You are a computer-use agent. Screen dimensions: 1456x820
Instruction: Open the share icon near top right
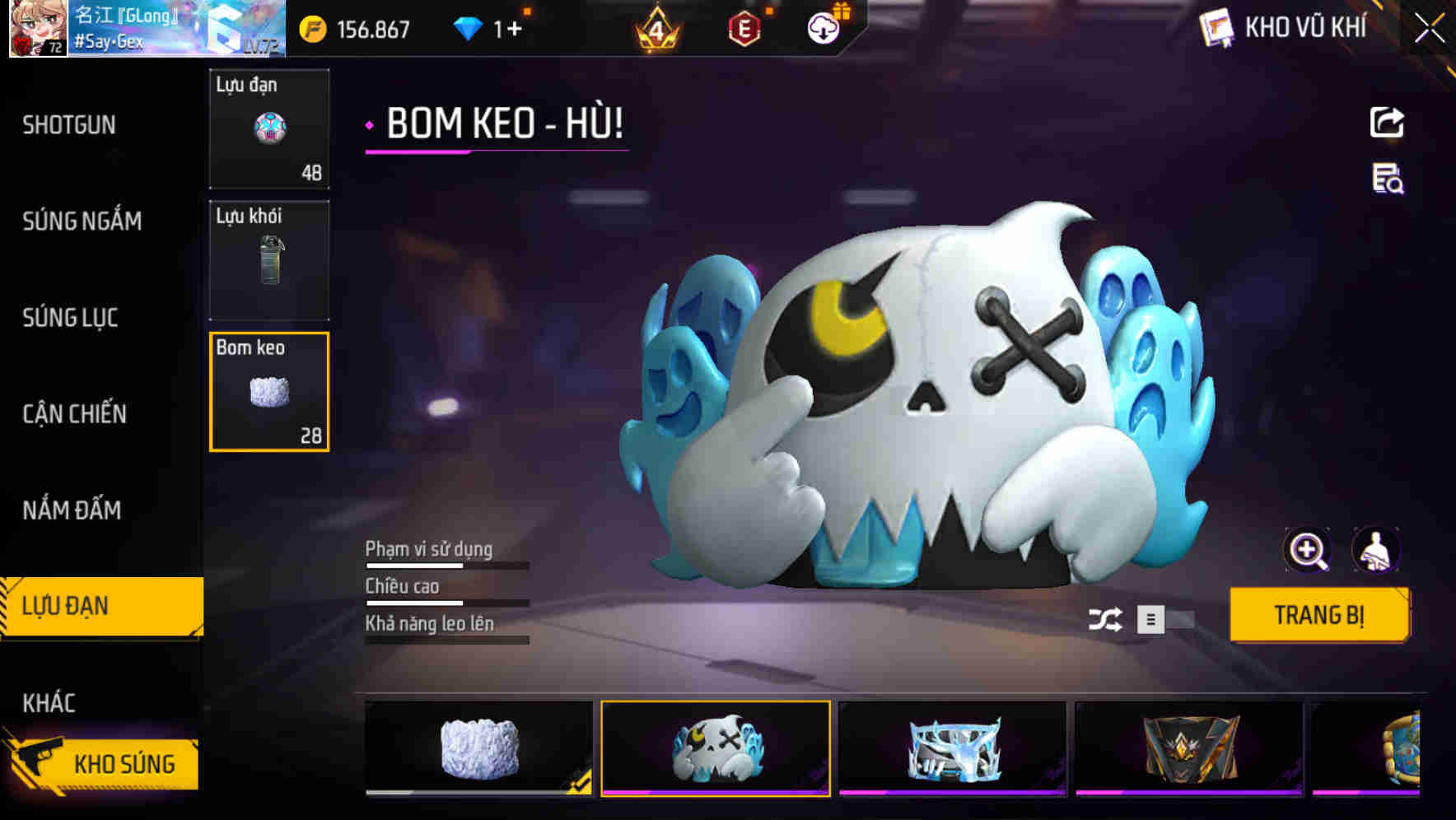pos(1387,122)
